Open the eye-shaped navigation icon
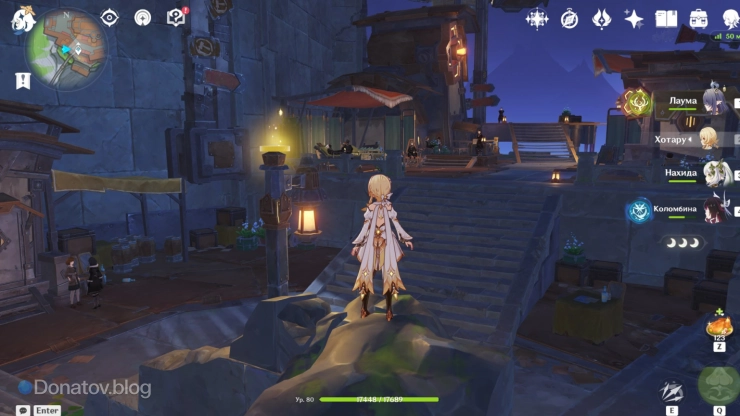Image resolution: width=740 pixels, height=416 pixels. point(110,17)
